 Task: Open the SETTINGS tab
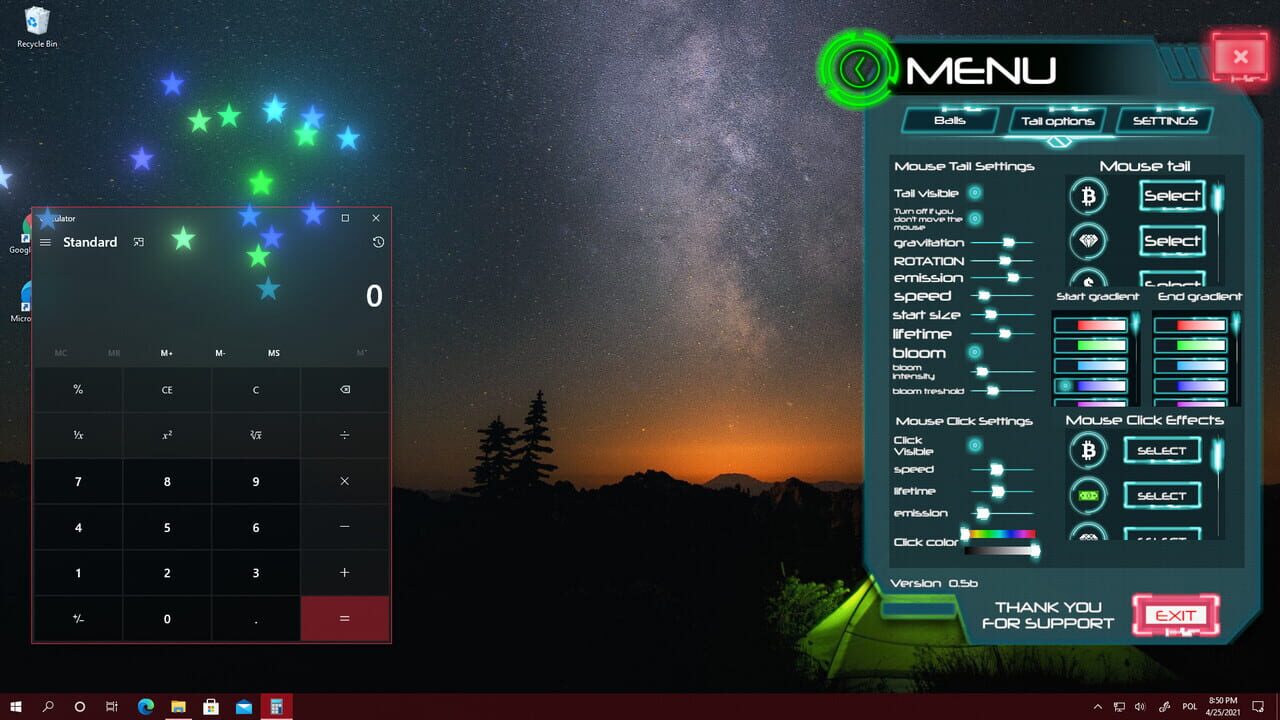1164,120
